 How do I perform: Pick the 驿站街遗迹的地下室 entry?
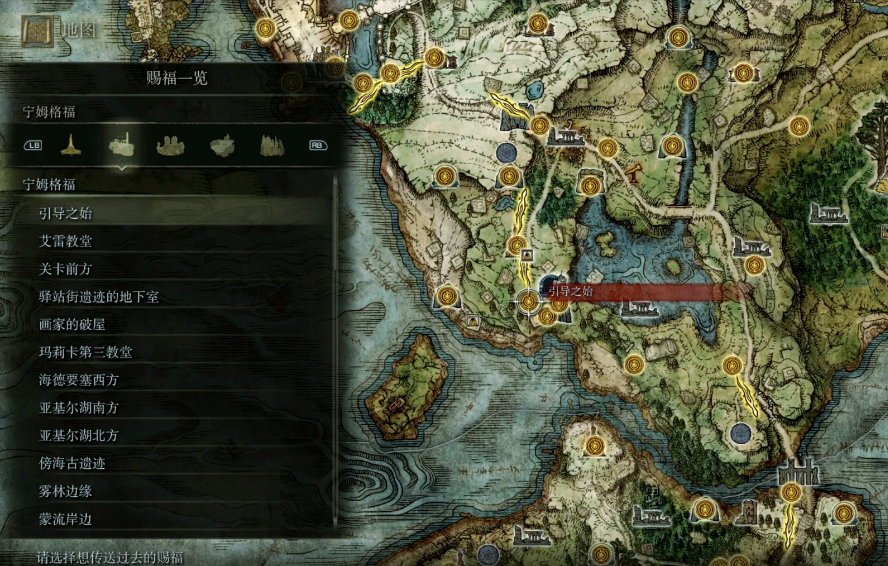[98, 297]
